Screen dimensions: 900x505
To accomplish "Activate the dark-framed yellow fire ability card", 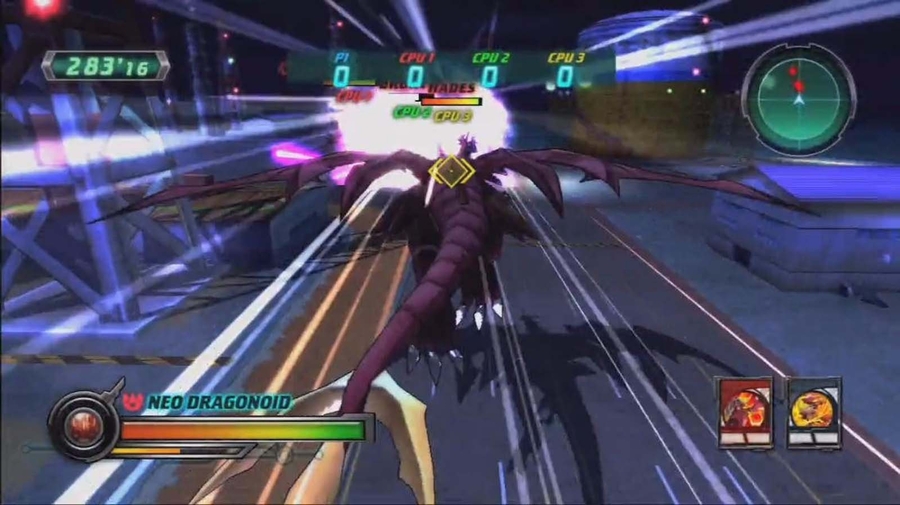I will click(813, 411).
